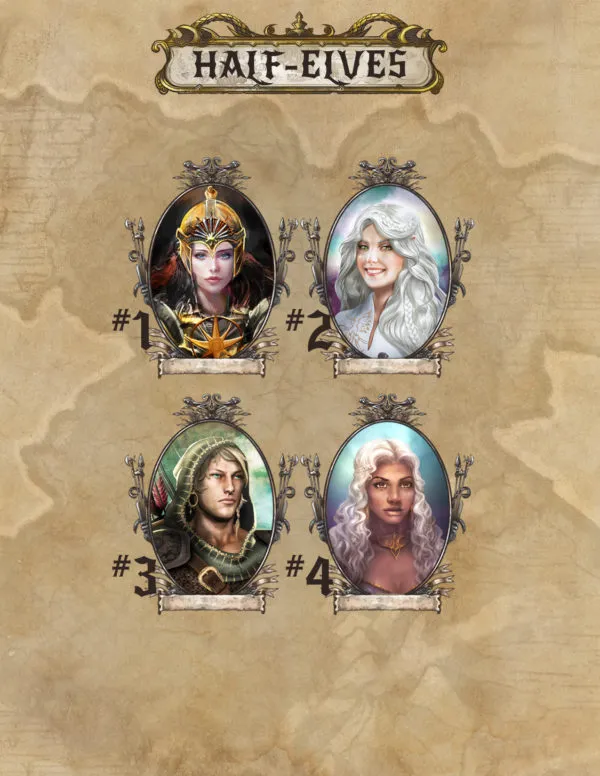Choose portrait #2, the smiling silver-haired woman
The image size is (600, 776).
(x=386, y=271)
